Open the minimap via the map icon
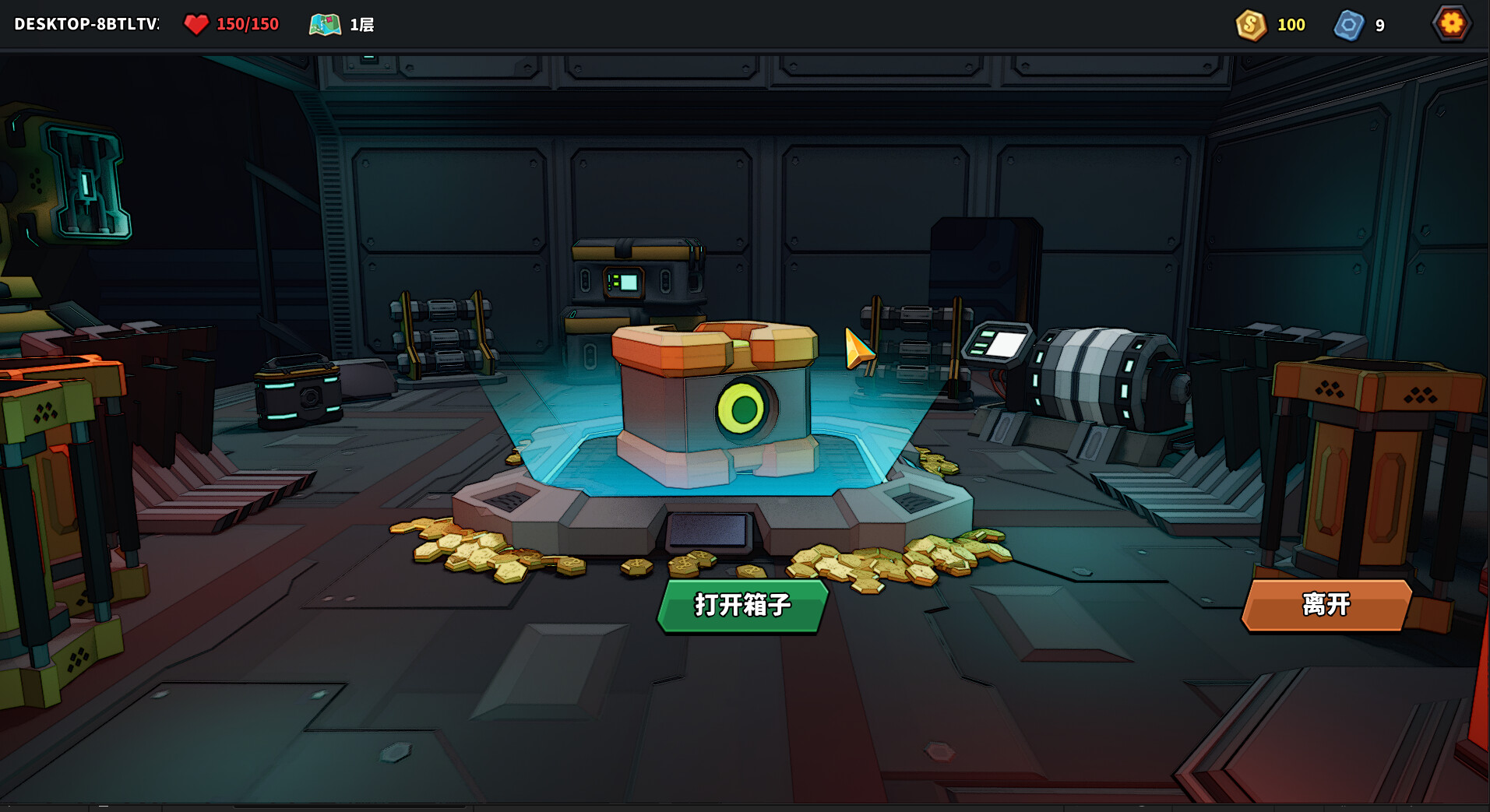1490x812 pixels. click(x=325, y=24)
